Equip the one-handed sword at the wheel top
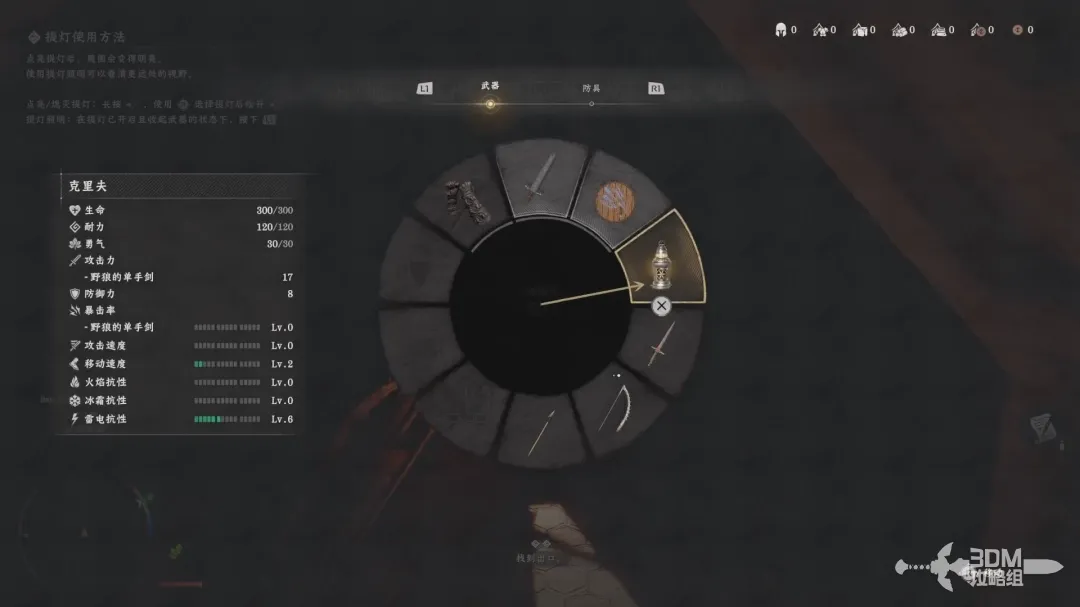 pyautogui.click(x=539, y=181)
